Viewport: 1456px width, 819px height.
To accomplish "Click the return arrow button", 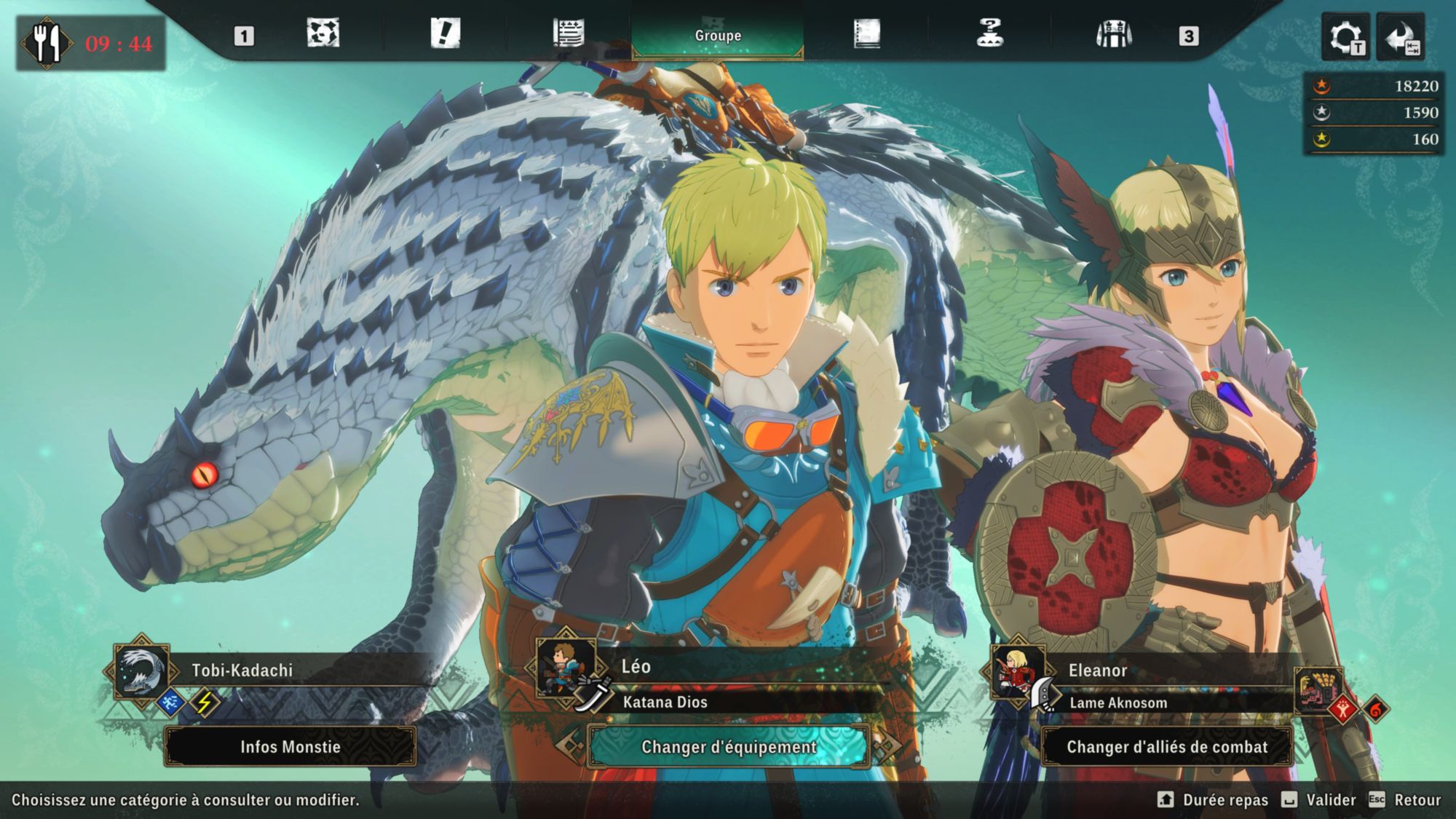I will click(x=1401, y=37).
